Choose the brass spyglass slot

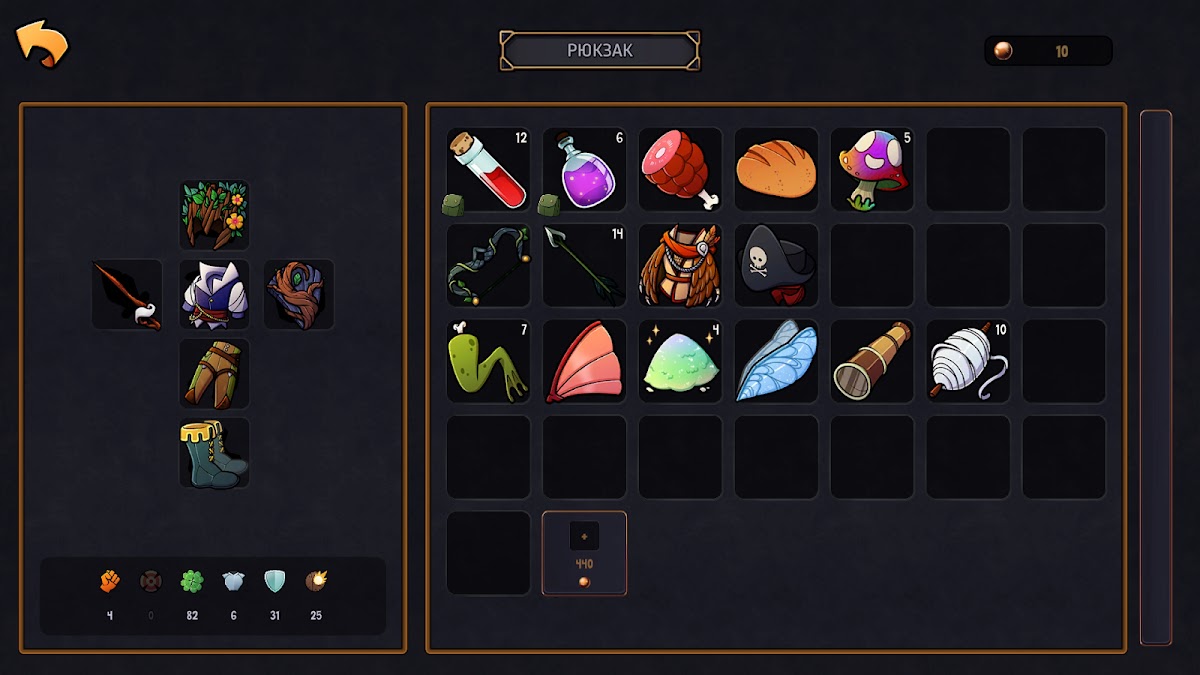[872, 361]
